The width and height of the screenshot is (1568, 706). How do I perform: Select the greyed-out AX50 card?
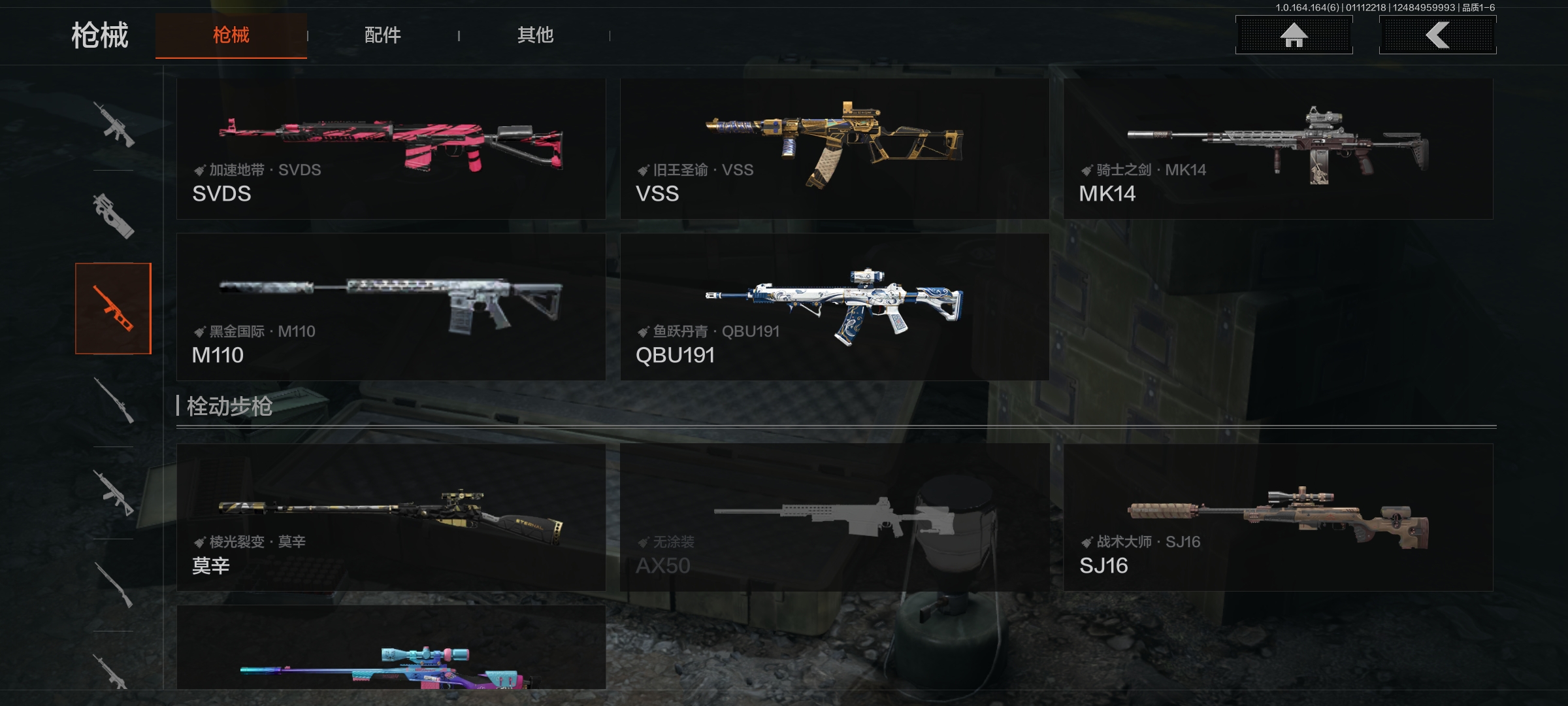[834, 518]
